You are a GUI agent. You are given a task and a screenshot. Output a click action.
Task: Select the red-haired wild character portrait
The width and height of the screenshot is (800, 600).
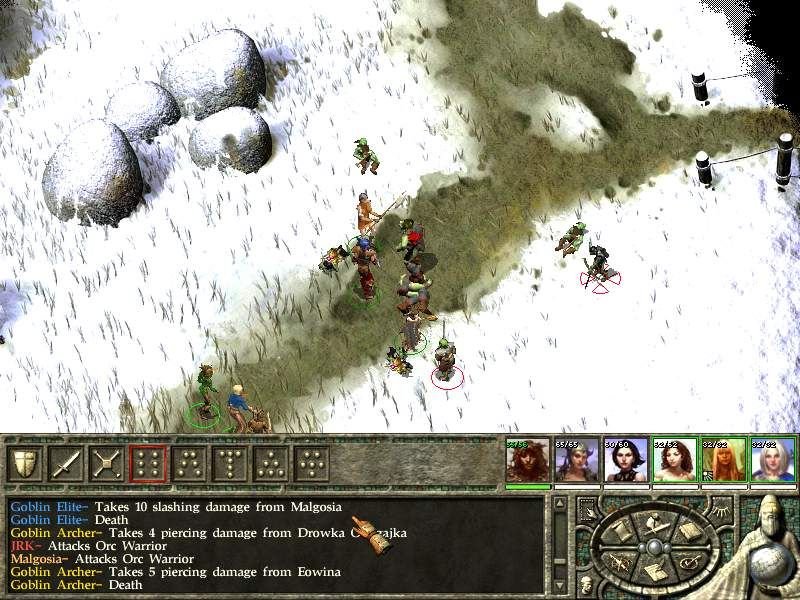(x=527, y=460)
